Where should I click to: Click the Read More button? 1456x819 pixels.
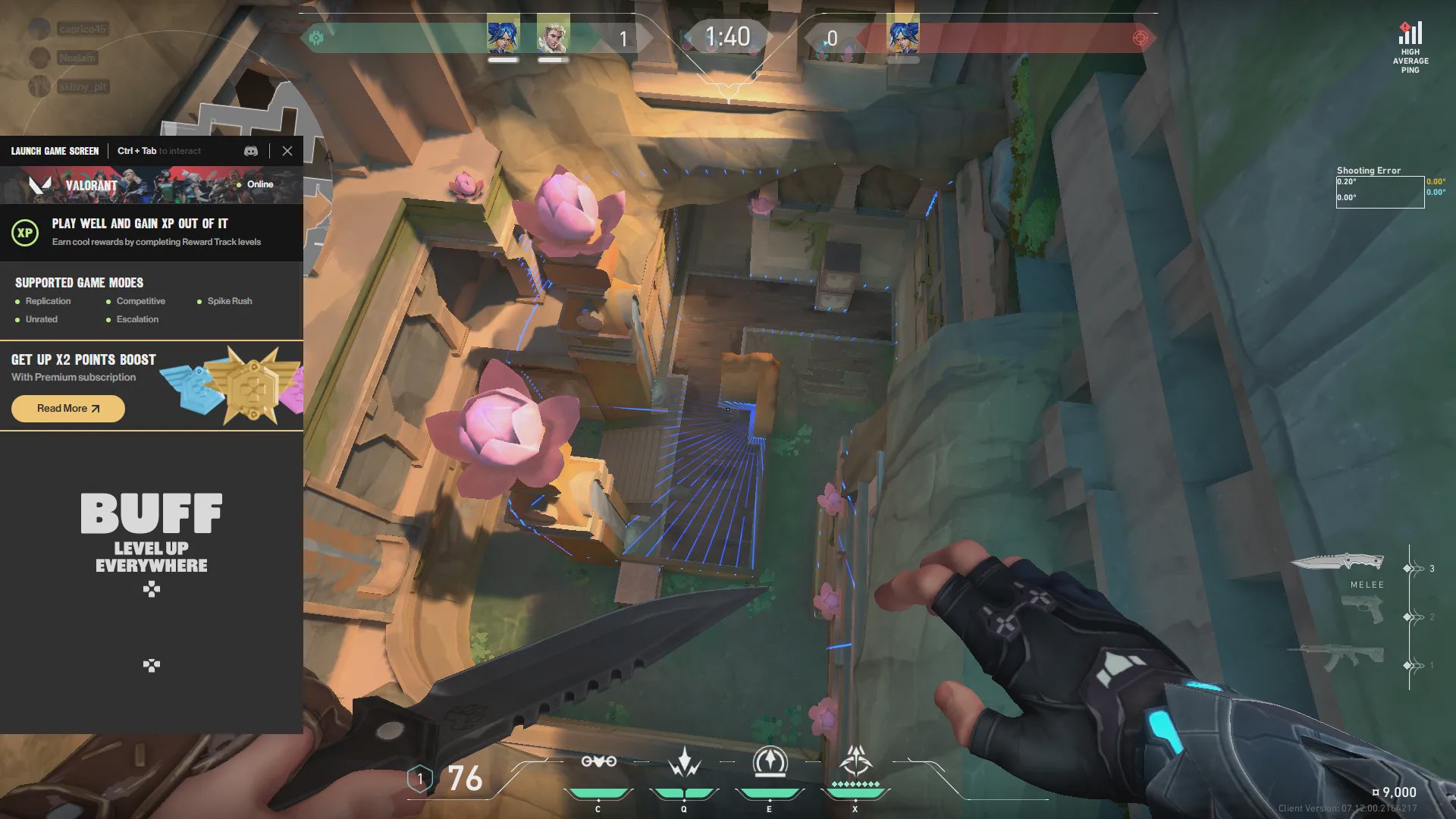(x=68, y=409)
